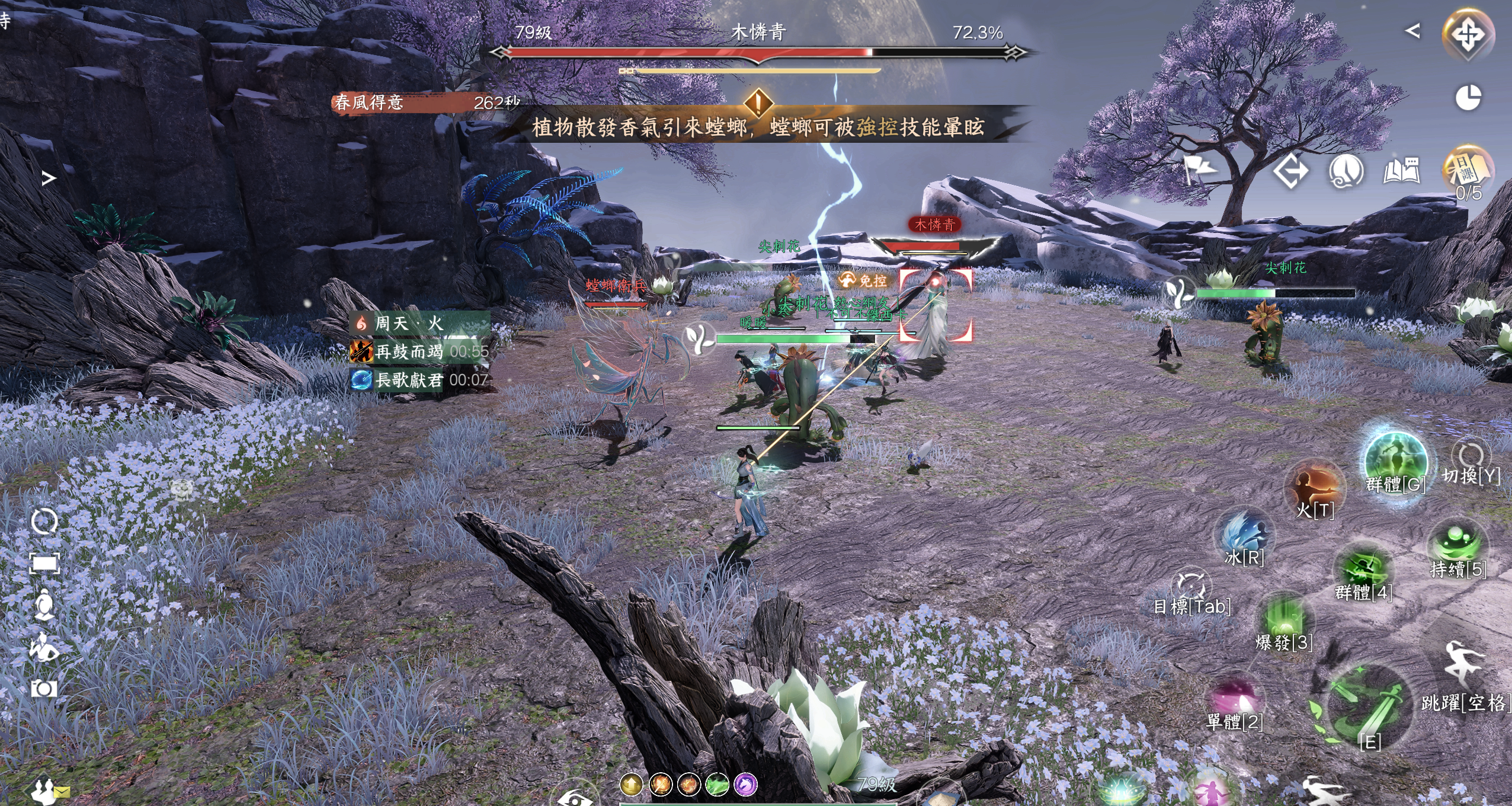Select the 木憐青 boss health bar
The image size is (1512, 806).
758,53
